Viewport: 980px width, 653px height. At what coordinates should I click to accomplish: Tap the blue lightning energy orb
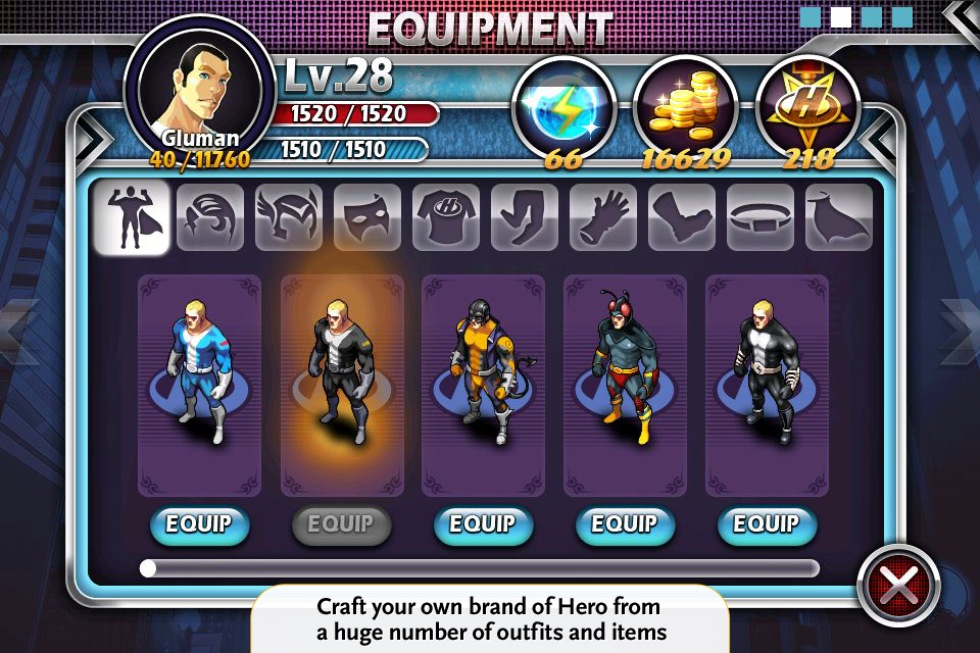tap(563, 107)
